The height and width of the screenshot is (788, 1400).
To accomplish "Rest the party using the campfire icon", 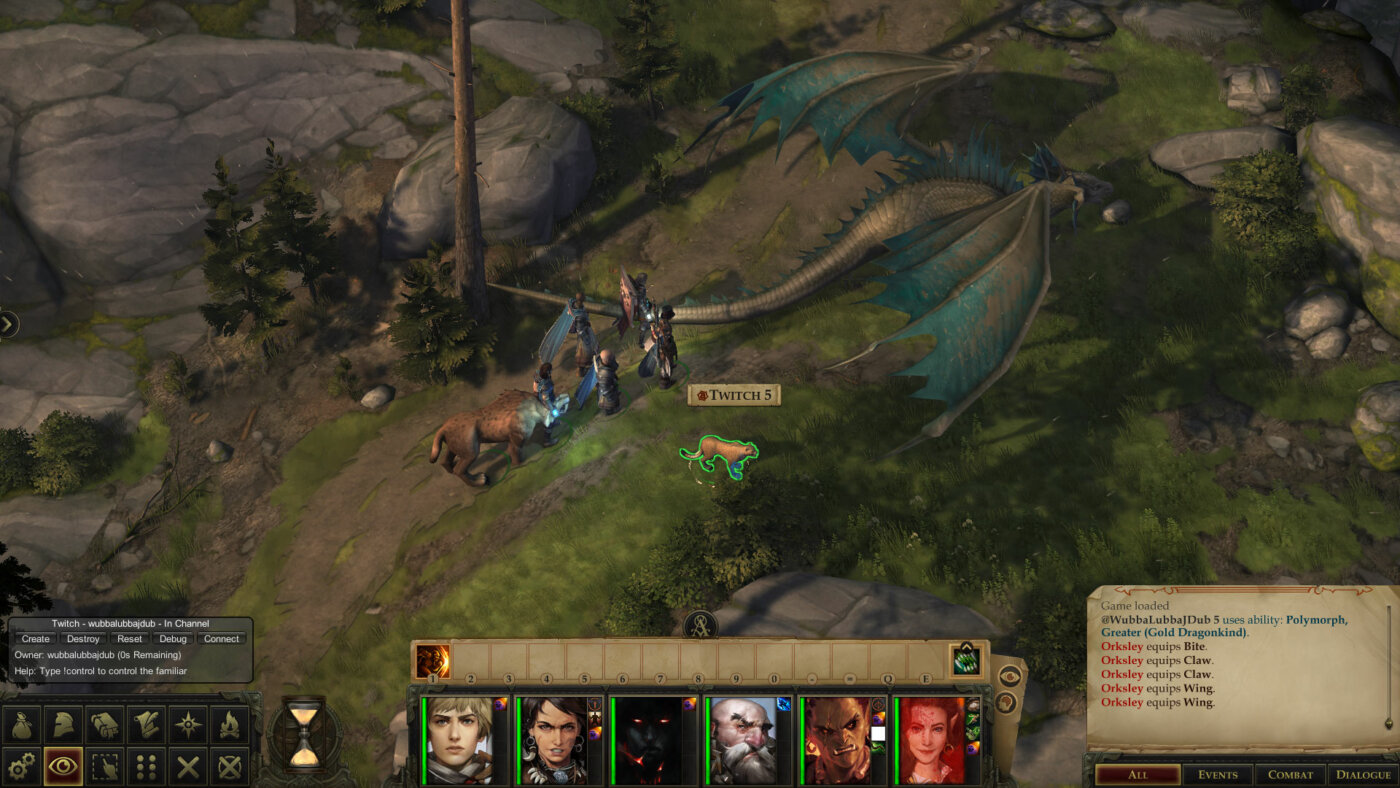I will coord(229,723).
